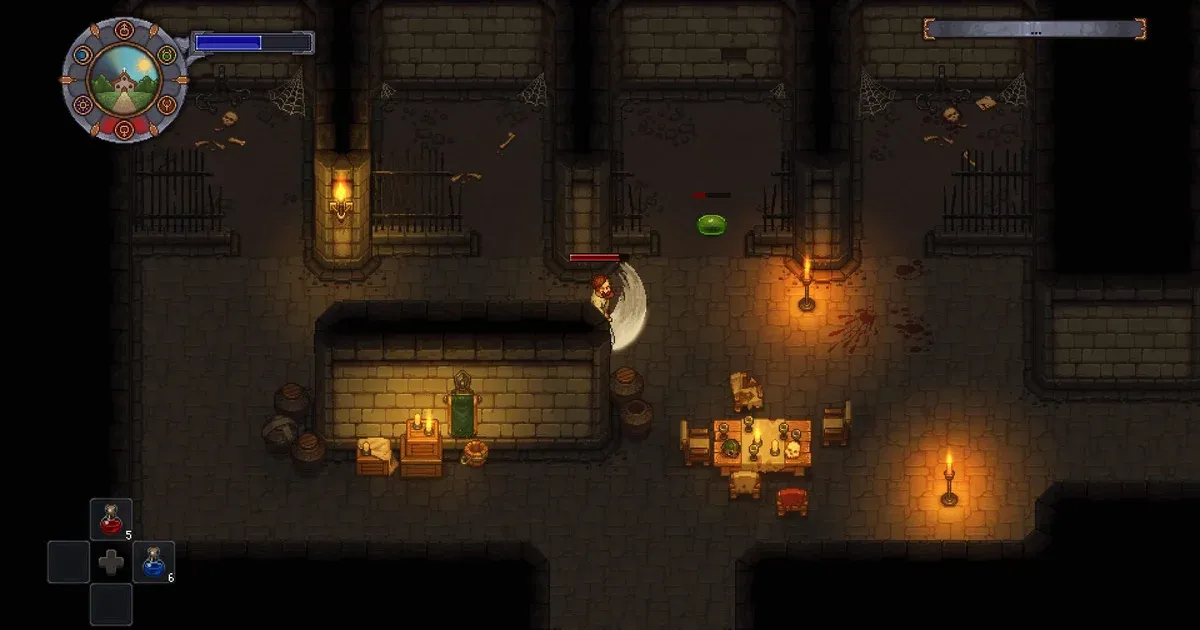The image size is (1200, 630).
Task: Click the church day-cycle wheel
Action: [125, 78]
